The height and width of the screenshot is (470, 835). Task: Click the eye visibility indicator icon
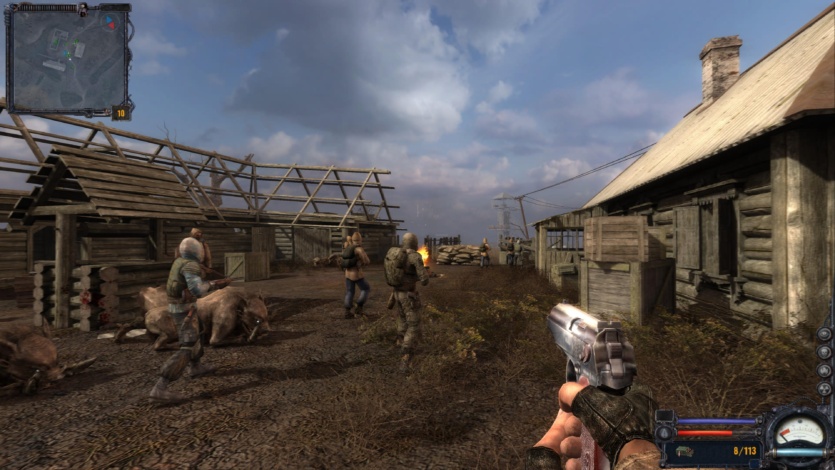[824, 333]
